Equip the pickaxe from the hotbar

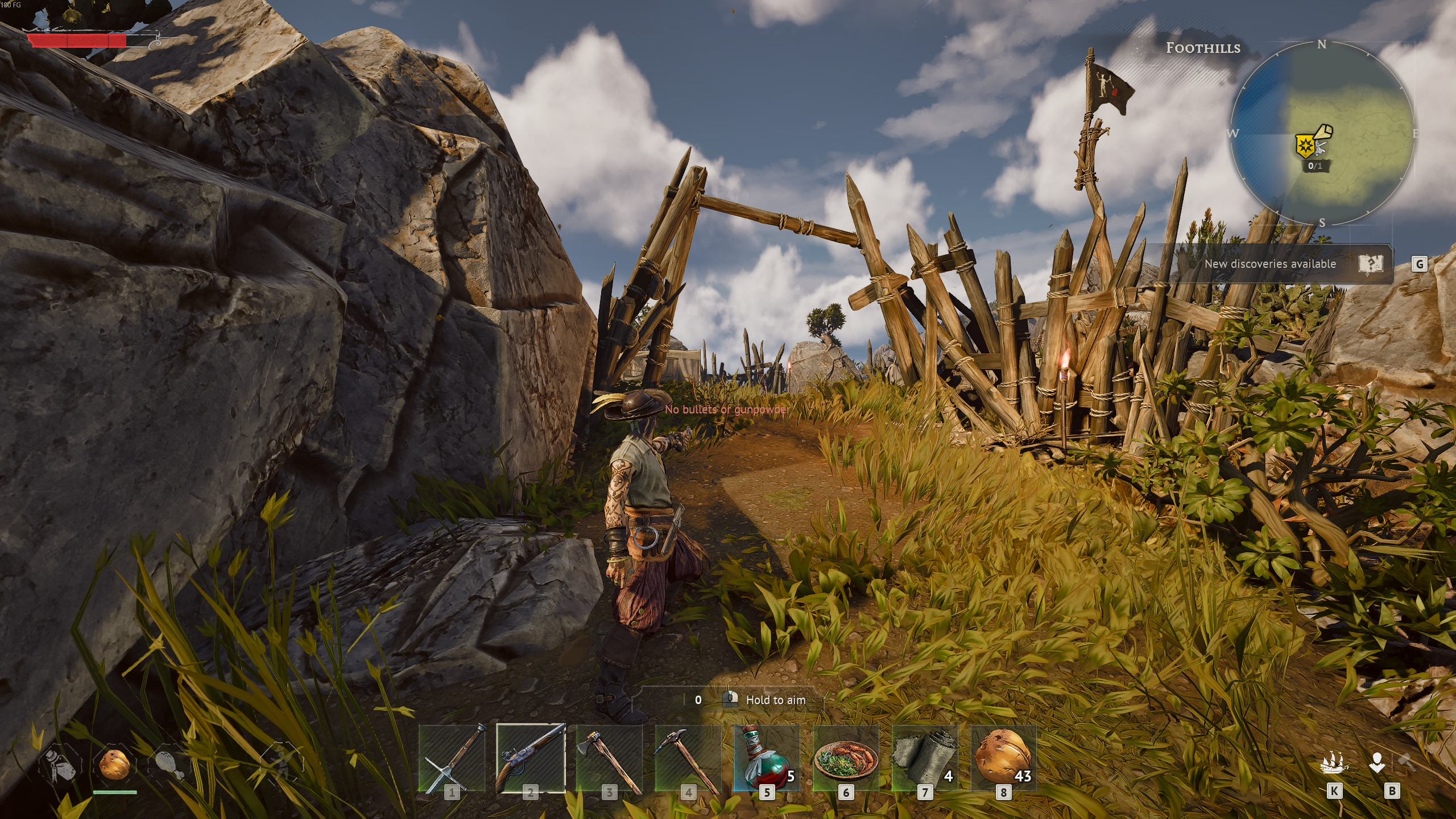688,758
